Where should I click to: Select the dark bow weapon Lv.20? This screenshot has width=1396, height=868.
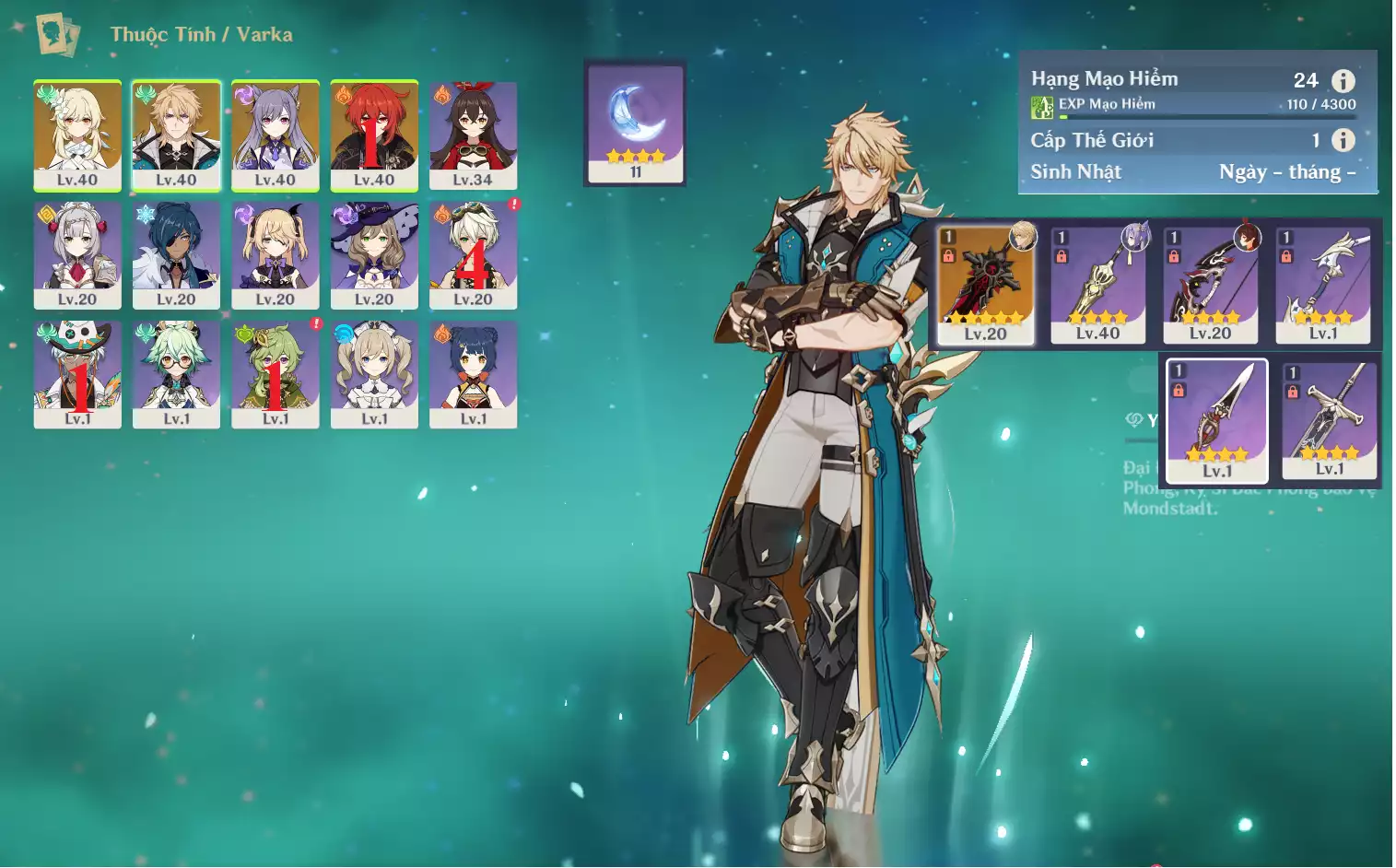pos(1210,284)
